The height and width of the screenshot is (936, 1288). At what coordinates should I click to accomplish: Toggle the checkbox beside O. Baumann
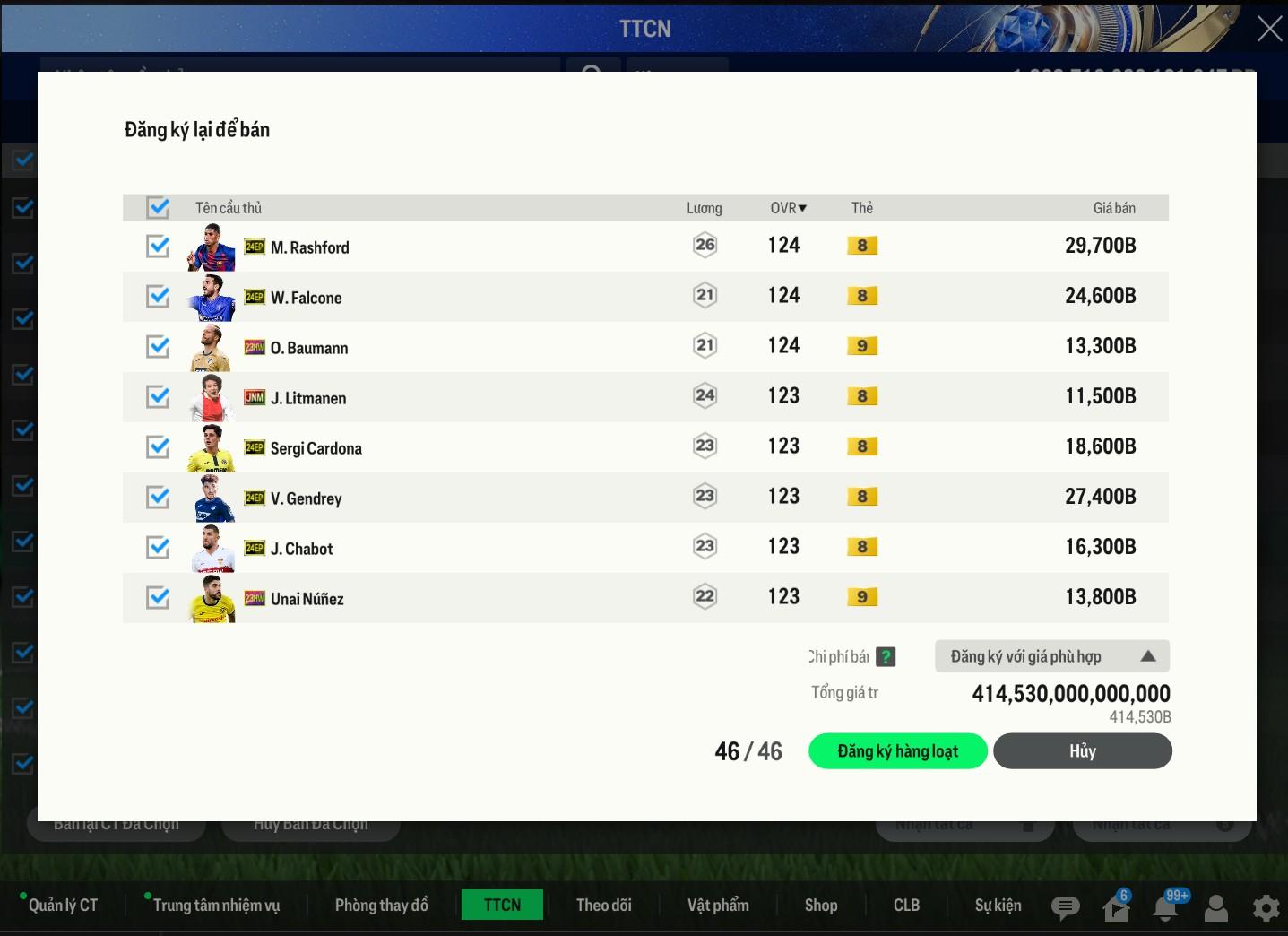158,346
